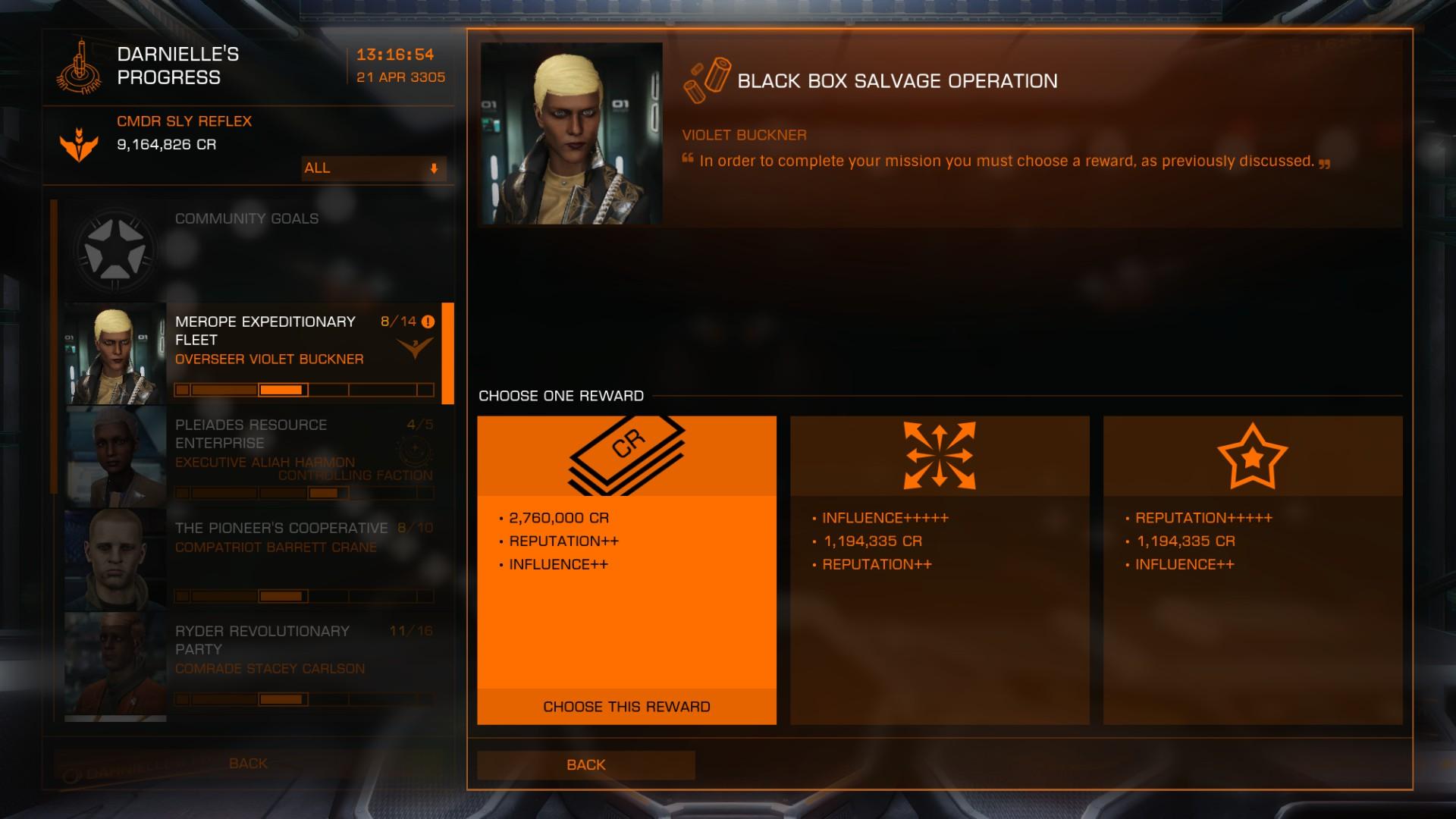Image resolution: width=1456 pixels, height=819 pixels.
Task: Choose the 2,760,000 CR credits reward
Action: click(626, 706)
